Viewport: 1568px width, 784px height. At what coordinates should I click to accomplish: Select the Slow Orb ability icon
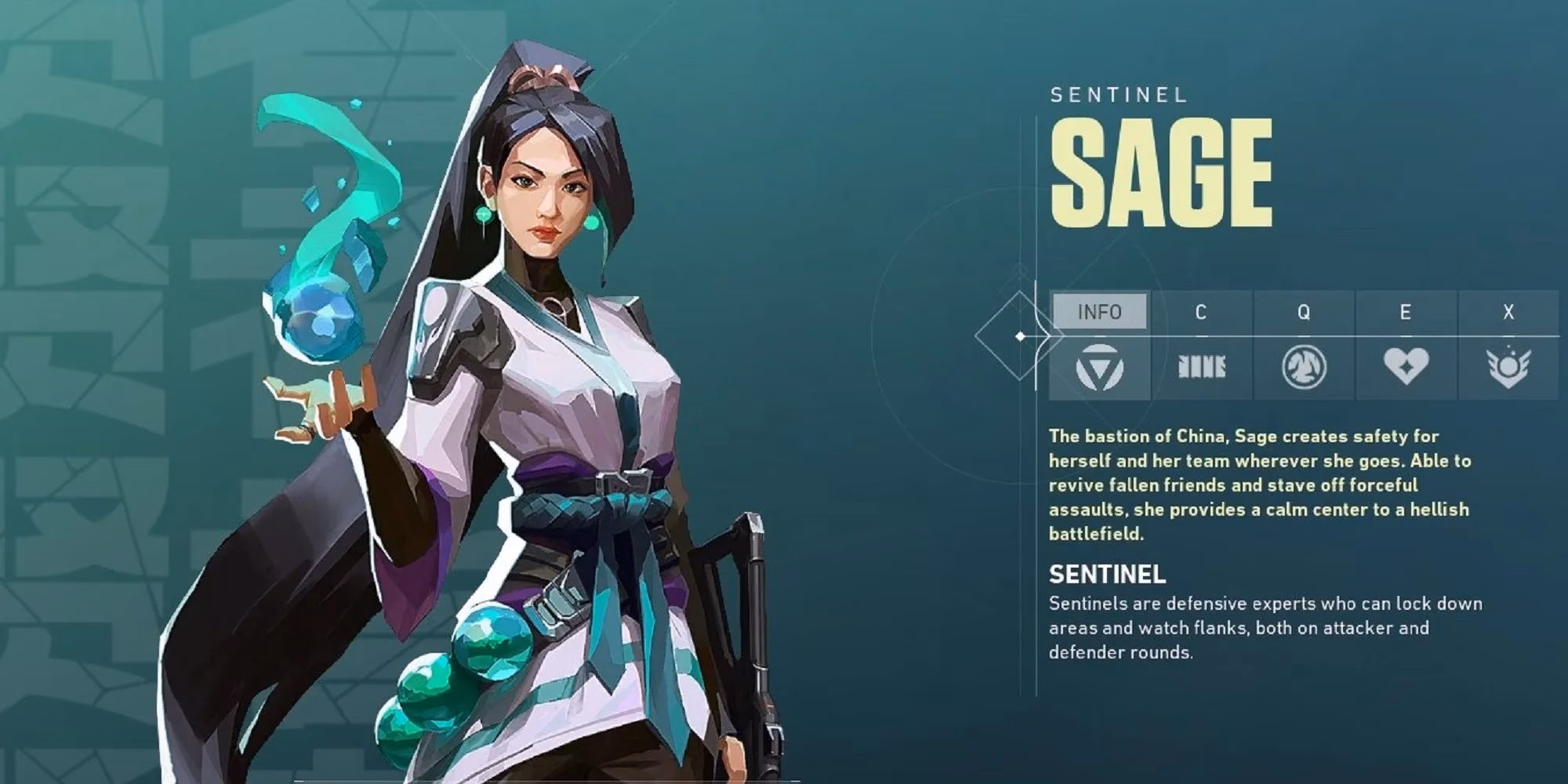pos(1303,367)
